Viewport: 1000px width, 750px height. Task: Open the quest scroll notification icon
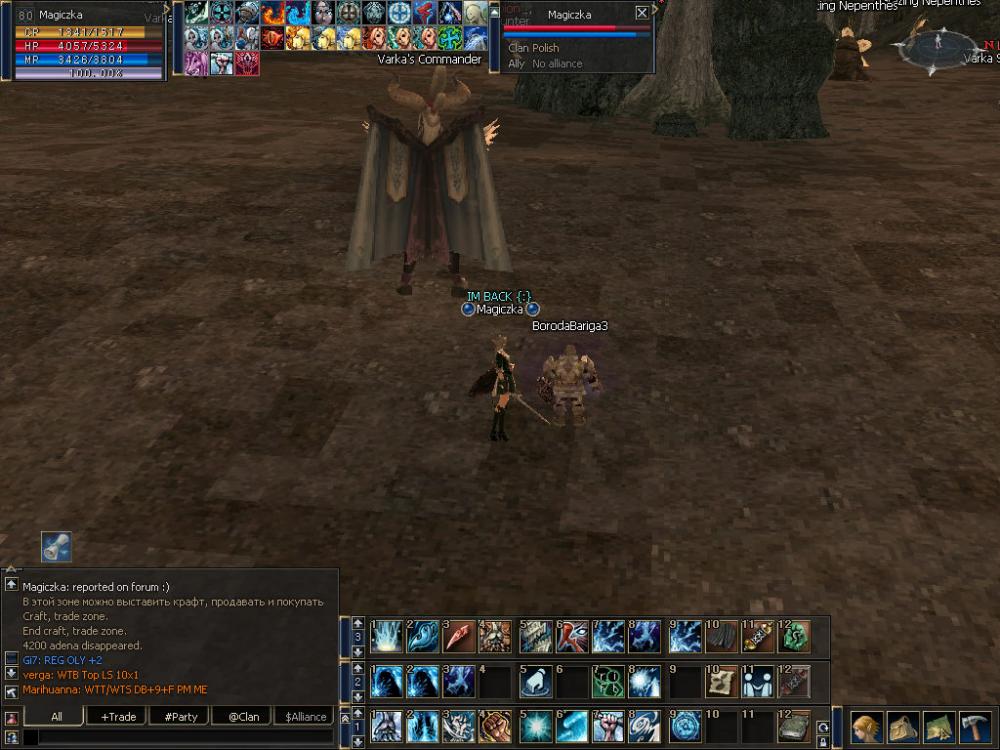(56, 547)
